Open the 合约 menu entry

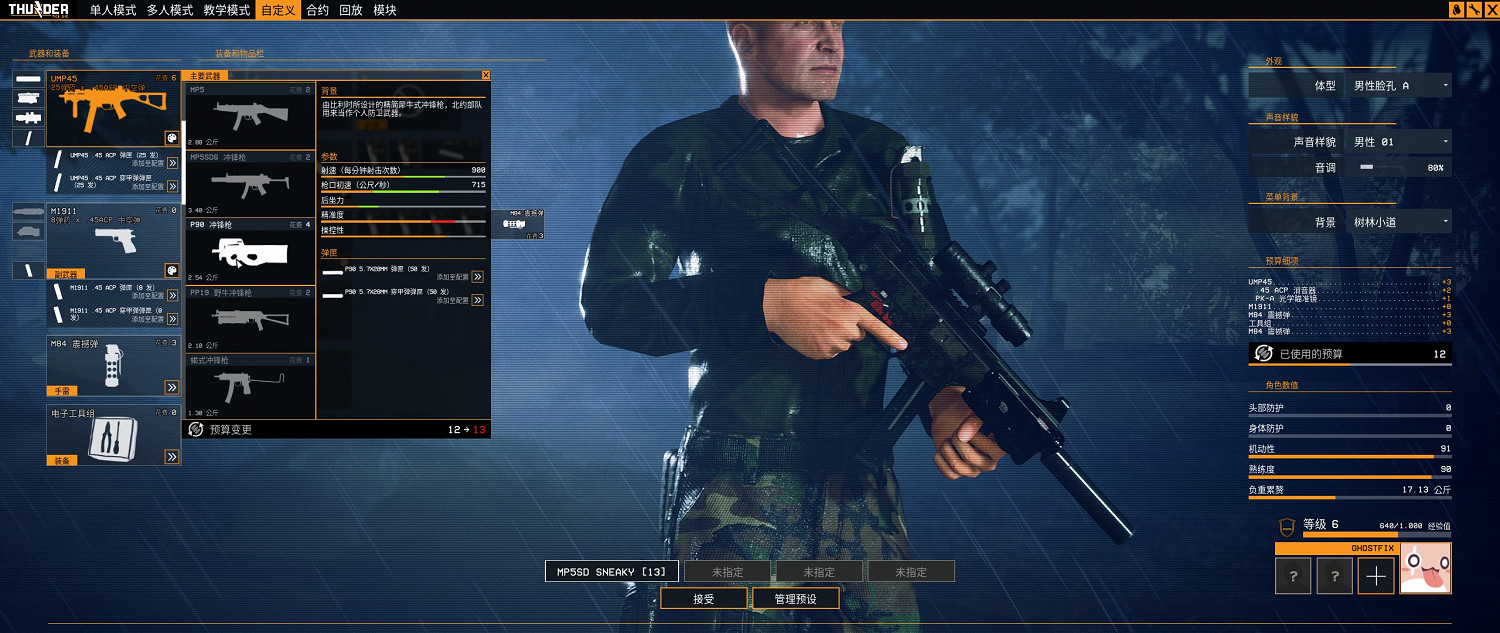click(x=317, y=10)
